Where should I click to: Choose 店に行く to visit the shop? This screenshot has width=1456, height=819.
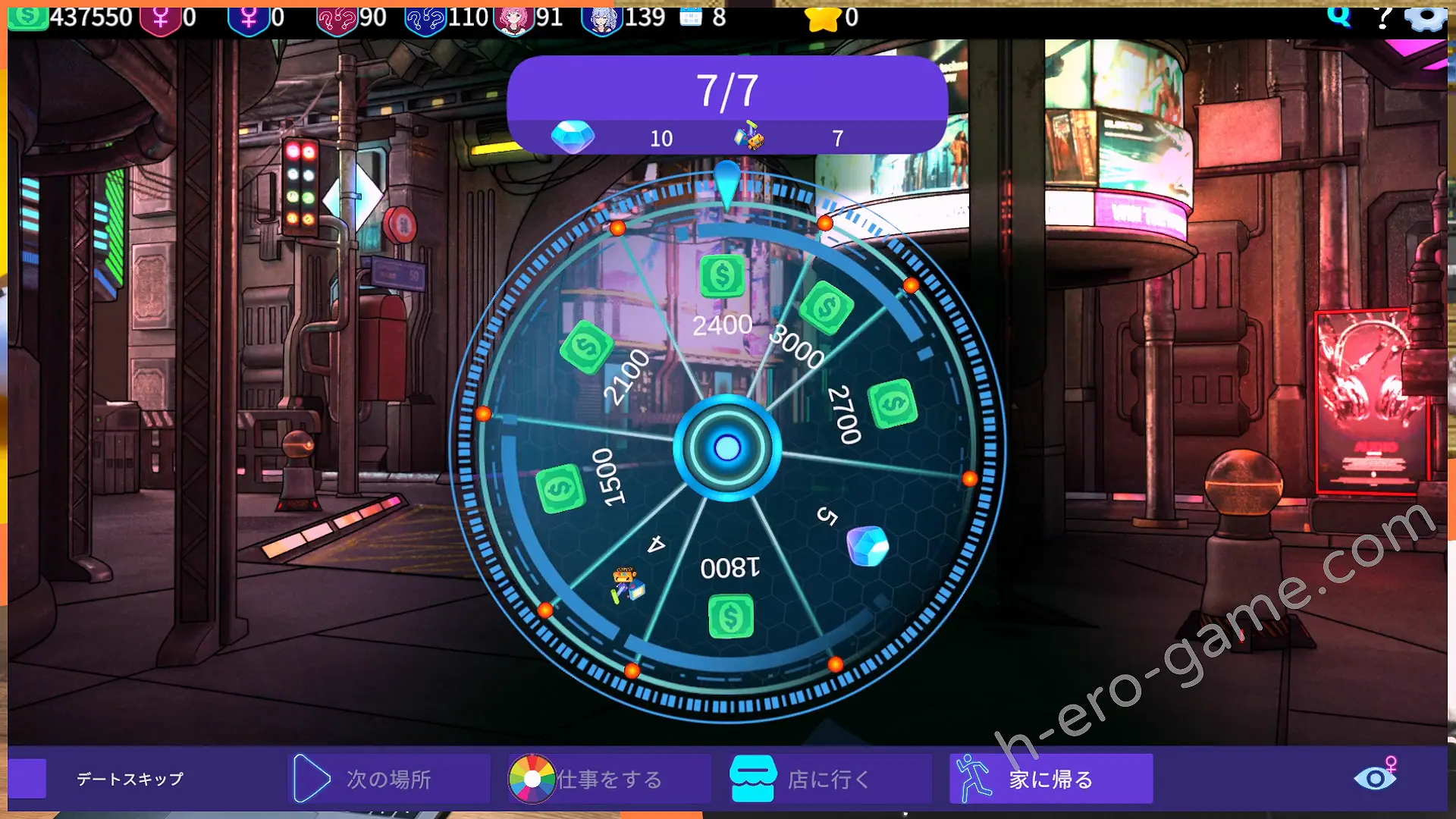(x=828, y=779)
